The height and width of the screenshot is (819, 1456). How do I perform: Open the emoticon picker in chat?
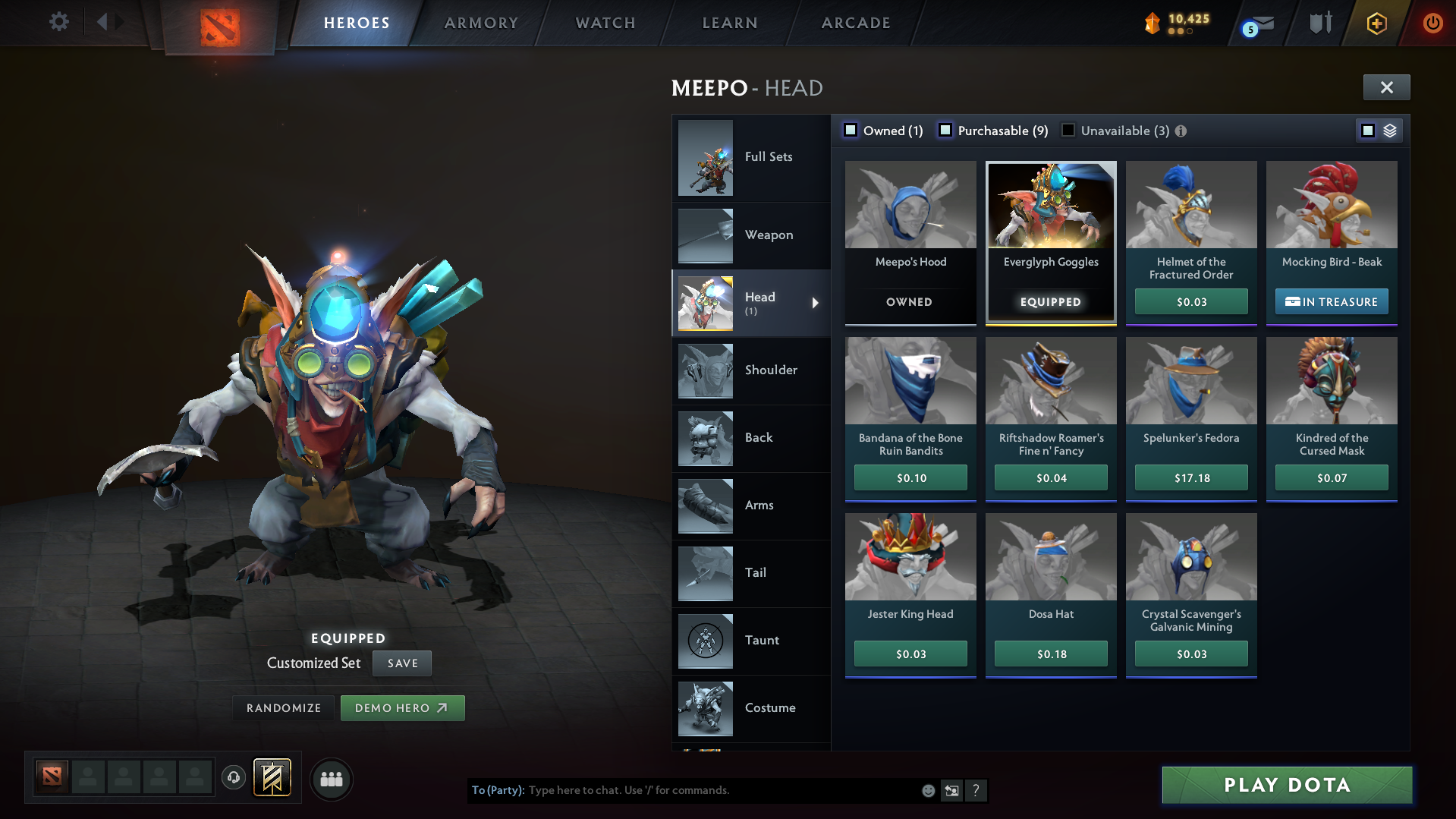(927, 790)
